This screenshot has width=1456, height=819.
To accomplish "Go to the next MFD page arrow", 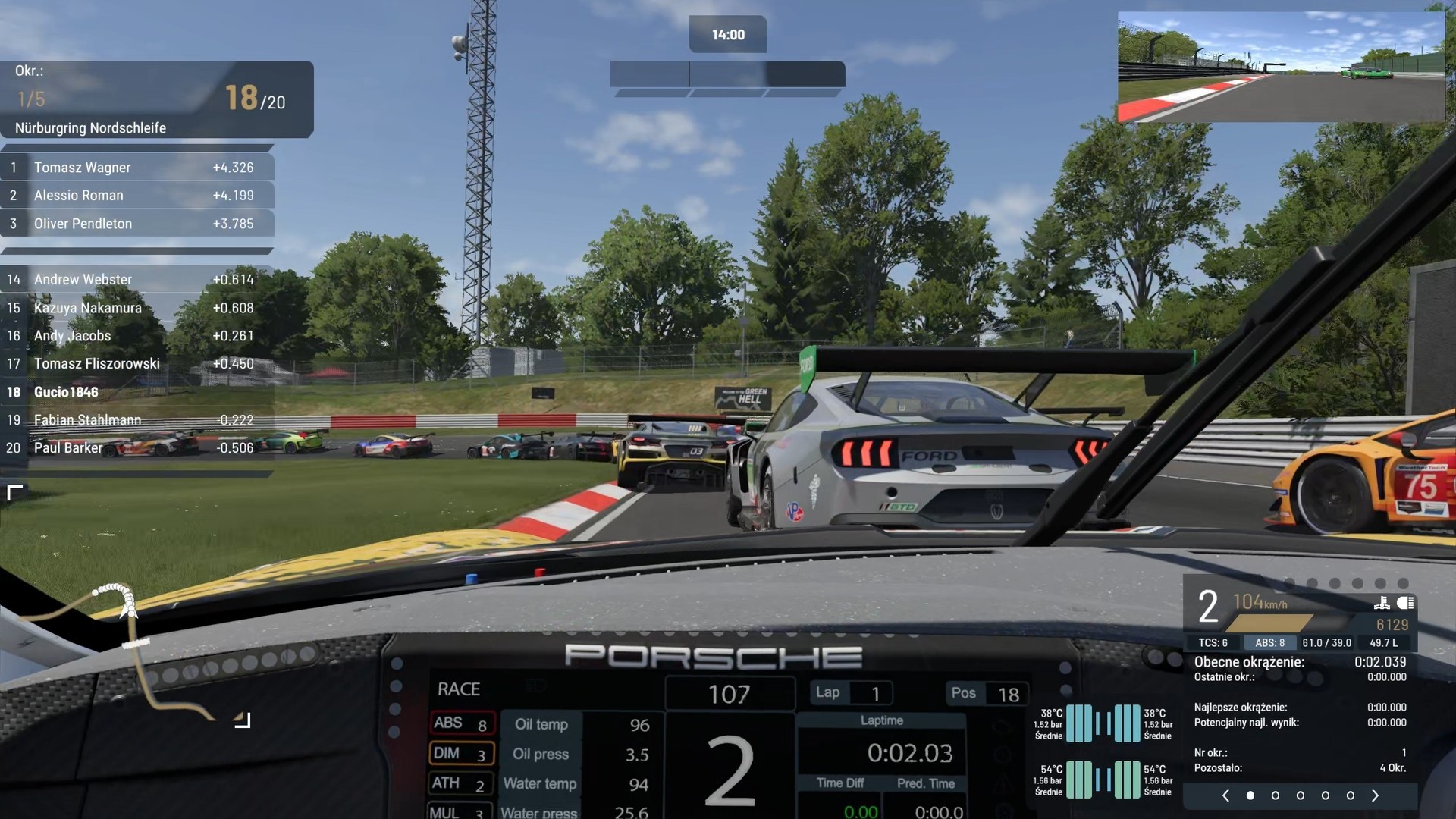I will point(1375,795).
